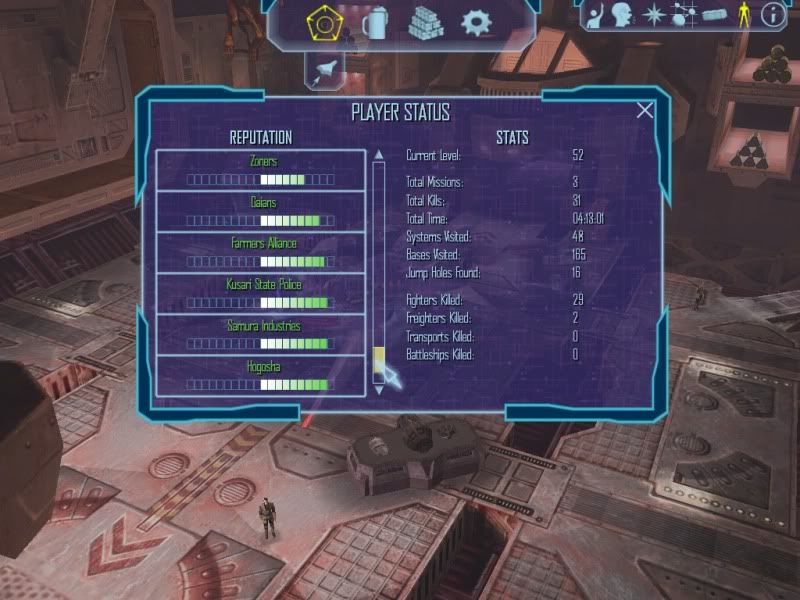The image size is (800, 600).
Task: Open the information 'i' icon
Action: [x=772, y=15]
